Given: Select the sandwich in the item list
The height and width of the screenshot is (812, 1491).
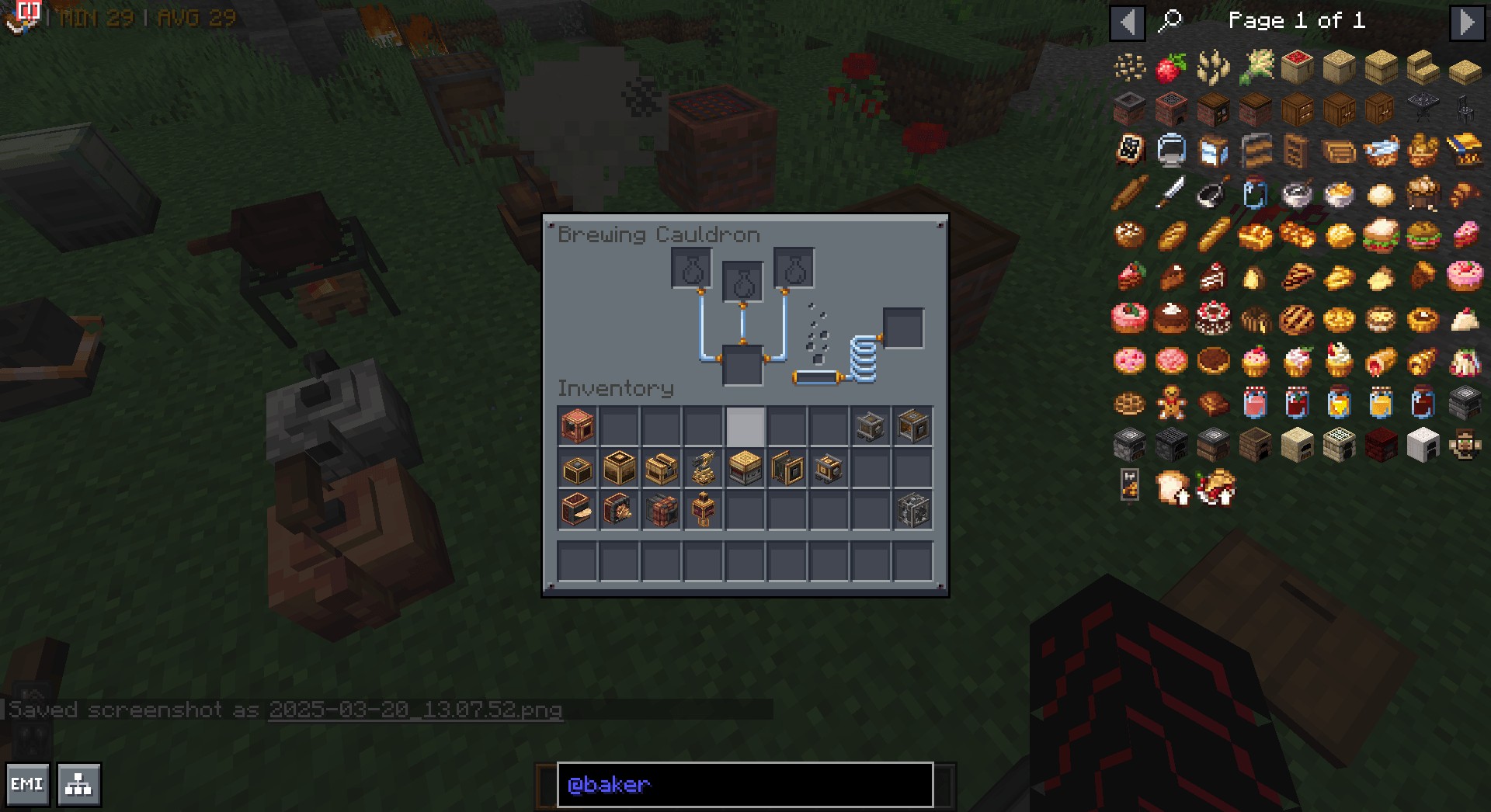Looking at the screenshot, I should coord(1380,236).
